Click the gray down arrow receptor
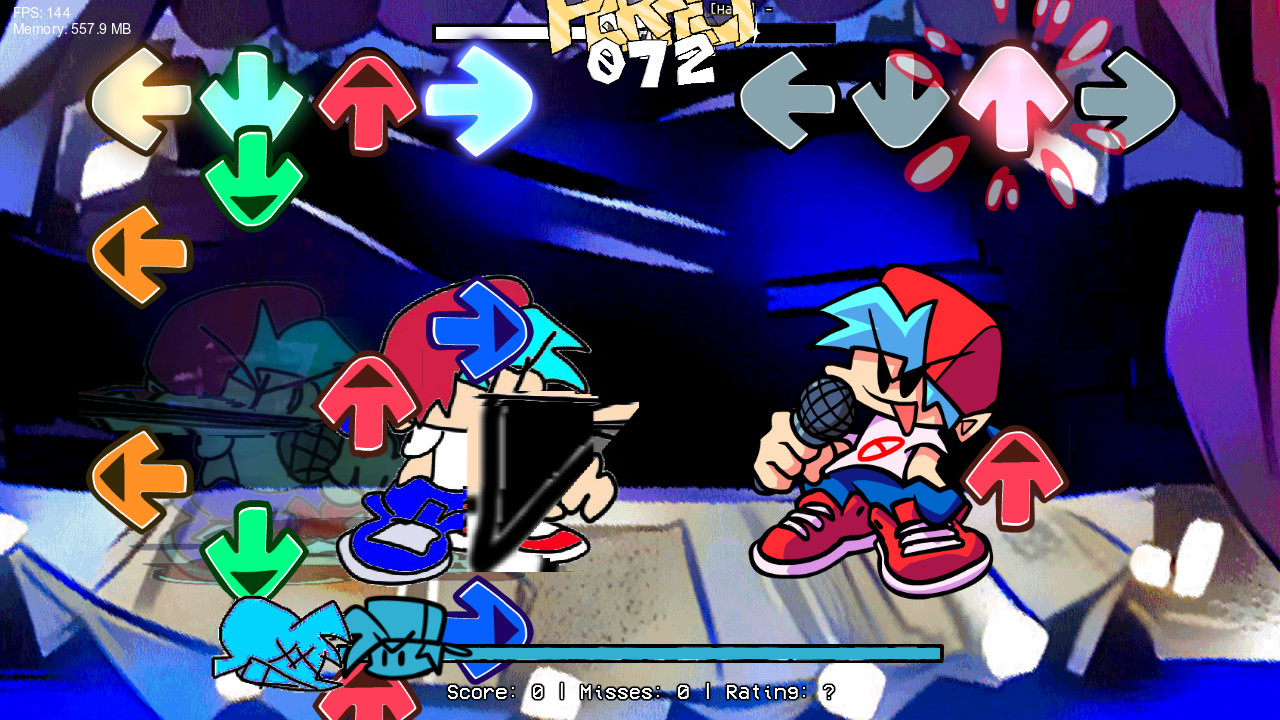 (x=898, y=100)
